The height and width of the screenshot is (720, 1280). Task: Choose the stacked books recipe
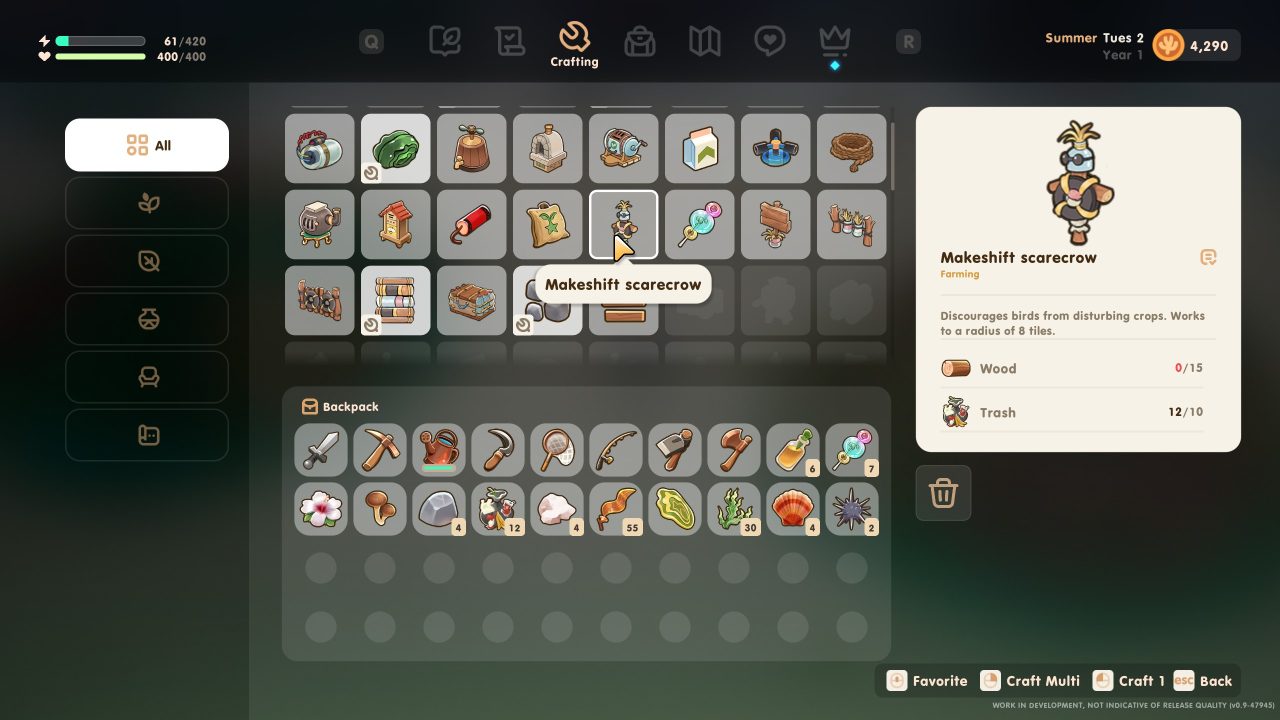pyautogui.click(x=395, y=300)
